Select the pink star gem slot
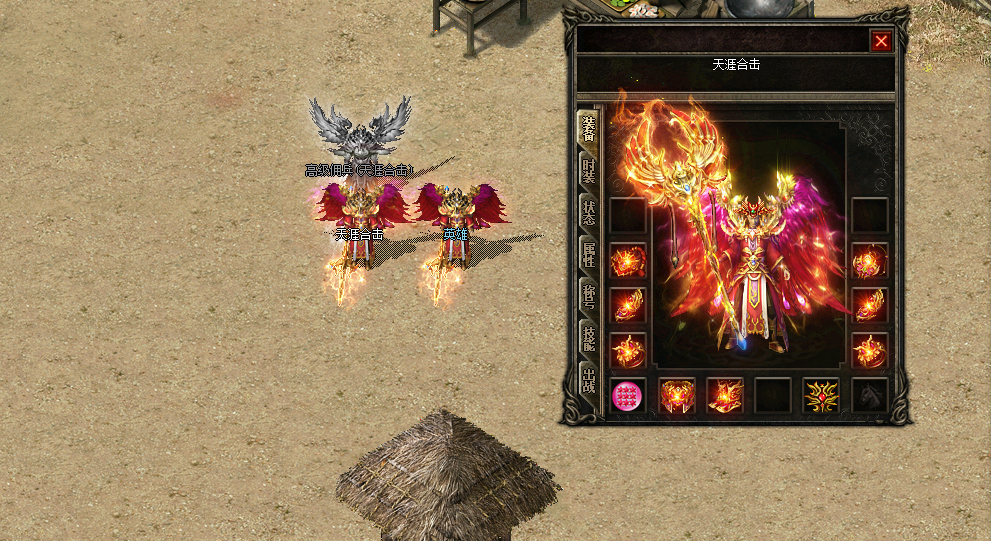Image resolution: width=991 pixels, height=541 pixels. pos(628,396)
